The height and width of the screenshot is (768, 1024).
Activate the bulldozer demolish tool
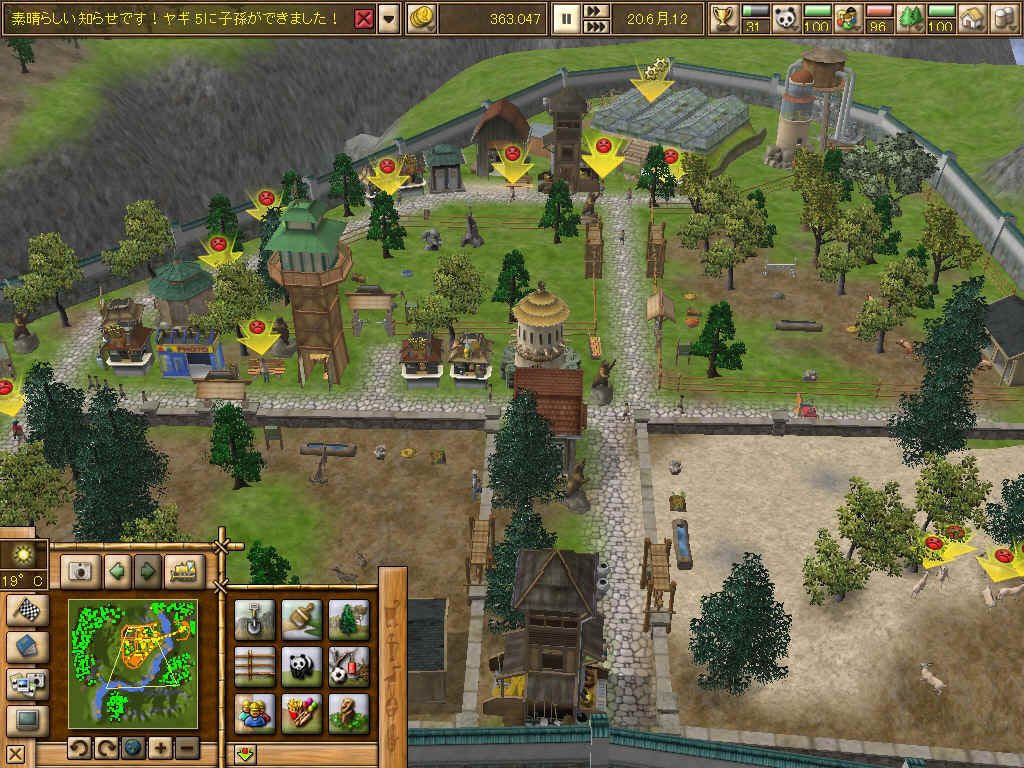183,572
